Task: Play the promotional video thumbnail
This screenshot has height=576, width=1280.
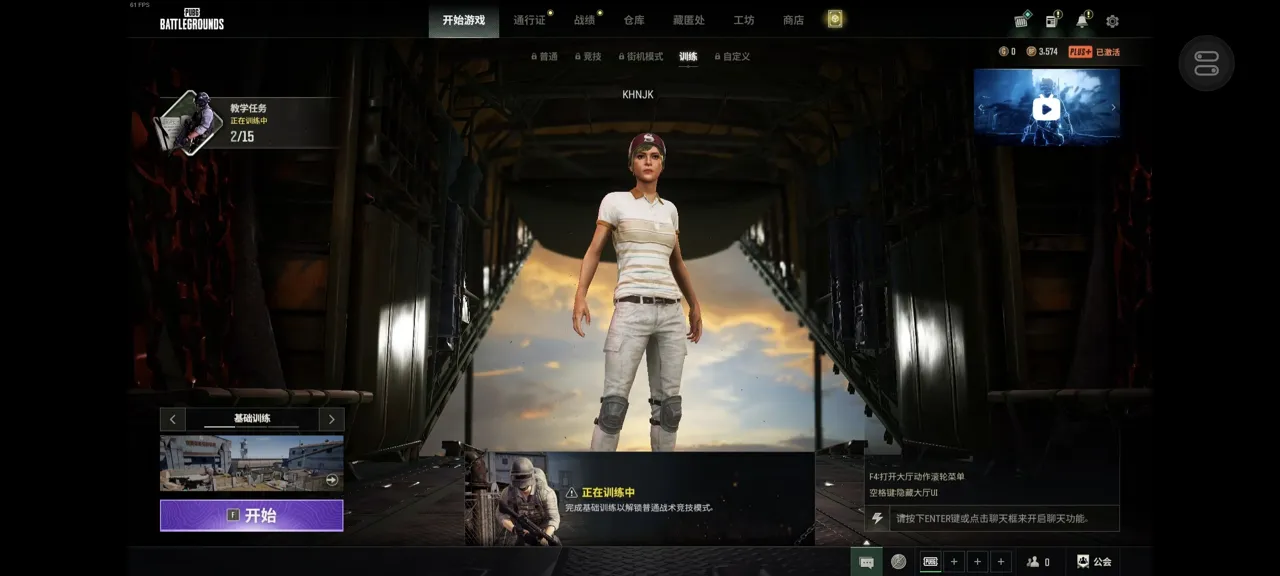Action: click(x=1046, y=109)
